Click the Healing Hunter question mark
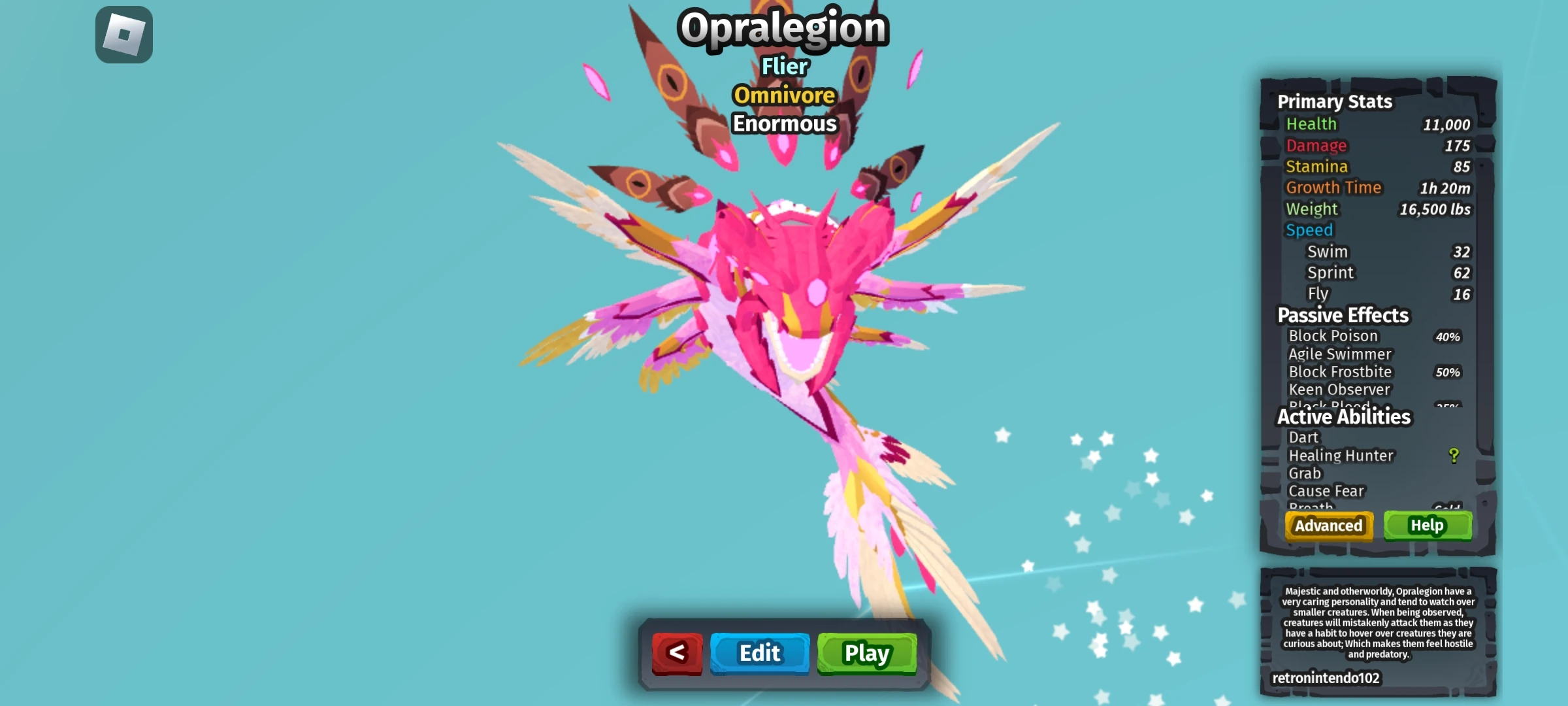The image size is (1568, 706). [1453, 456]
